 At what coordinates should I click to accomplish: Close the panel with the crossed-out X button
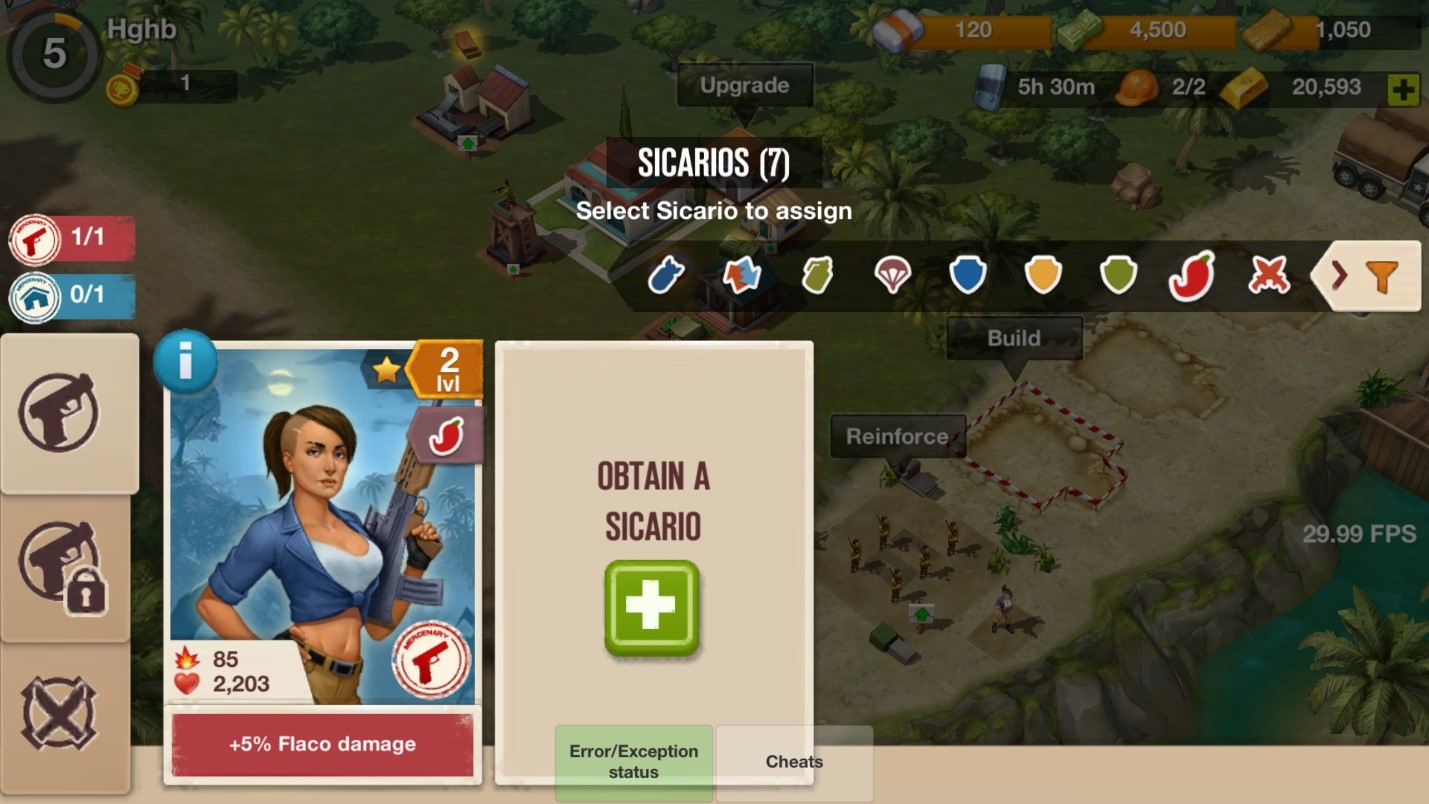coord(60,715)
